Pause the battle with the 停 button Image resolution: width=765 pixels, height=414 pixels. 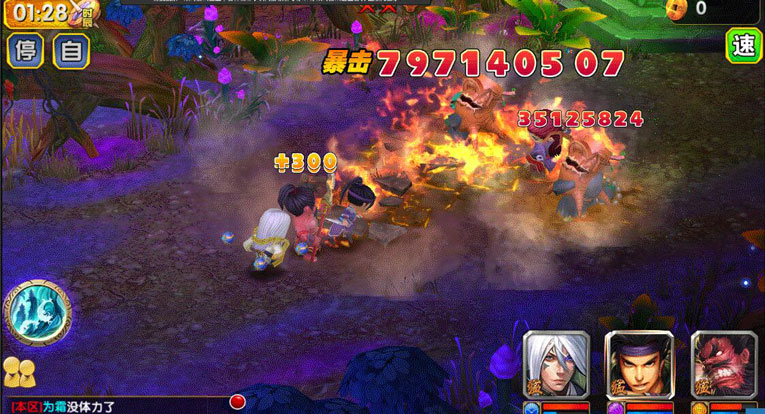27,50
